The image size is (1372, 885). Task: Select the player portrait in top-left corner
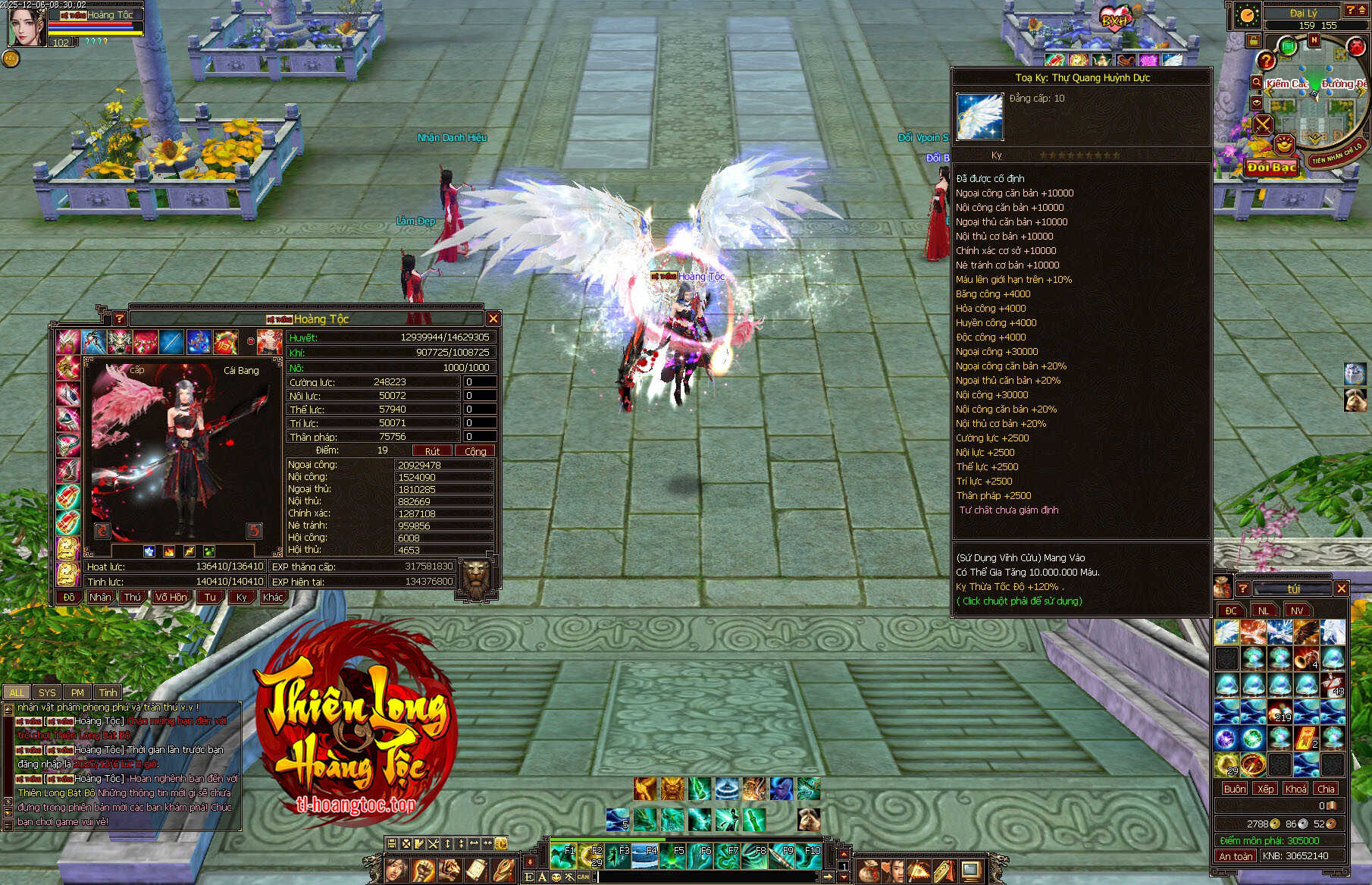tap(27, 27)
